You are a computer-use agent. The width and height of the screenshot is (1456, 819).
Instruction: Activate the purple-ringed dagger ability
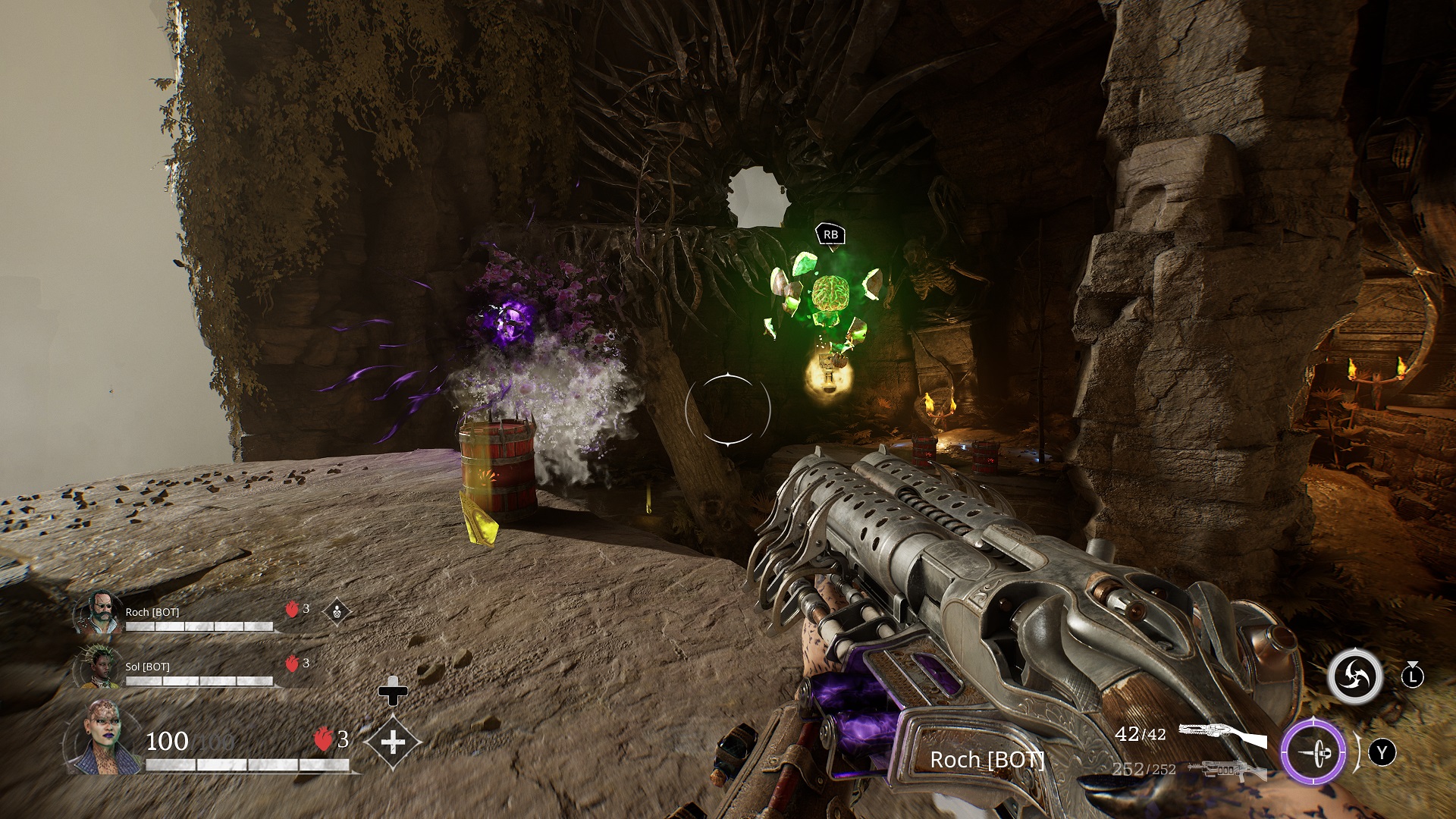(x=1313, y=752)
